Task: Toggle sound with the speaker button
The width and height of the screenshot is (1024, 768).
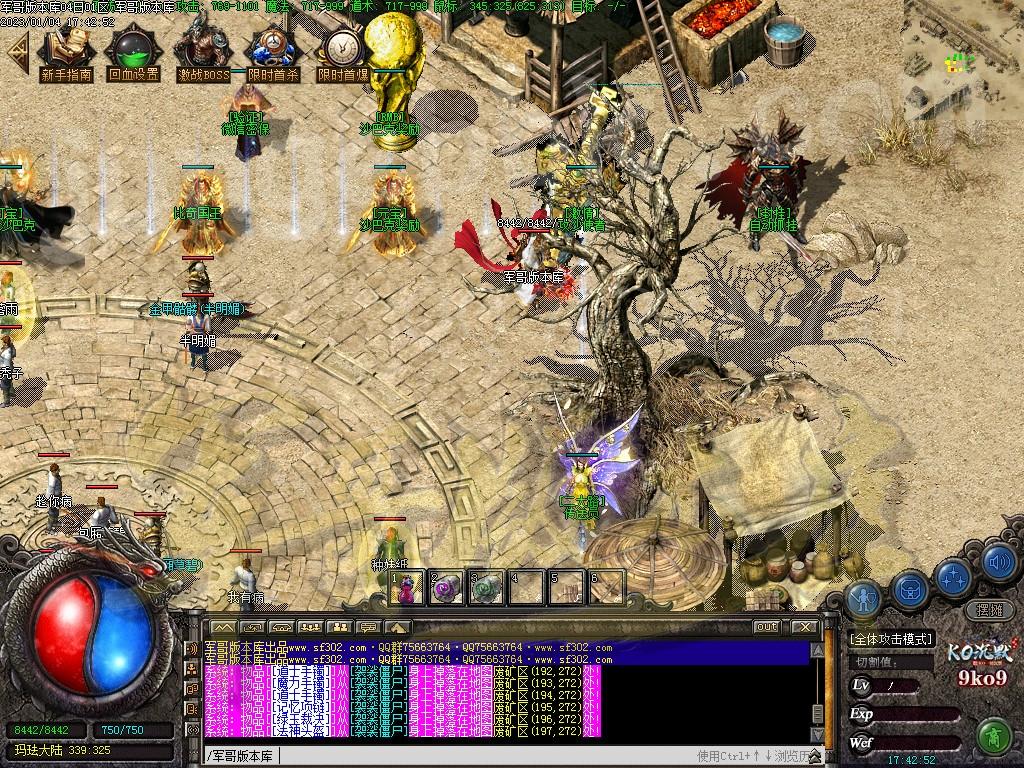Action: click(996, 563)
